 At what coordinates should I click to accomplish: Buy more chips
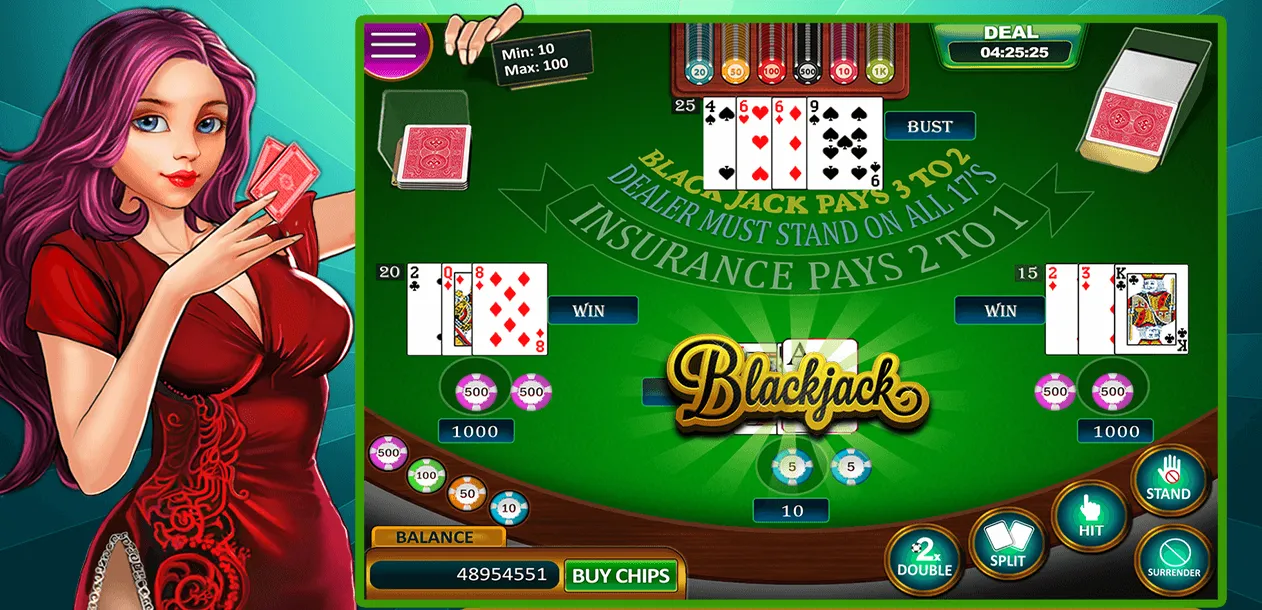click(621, 575)
